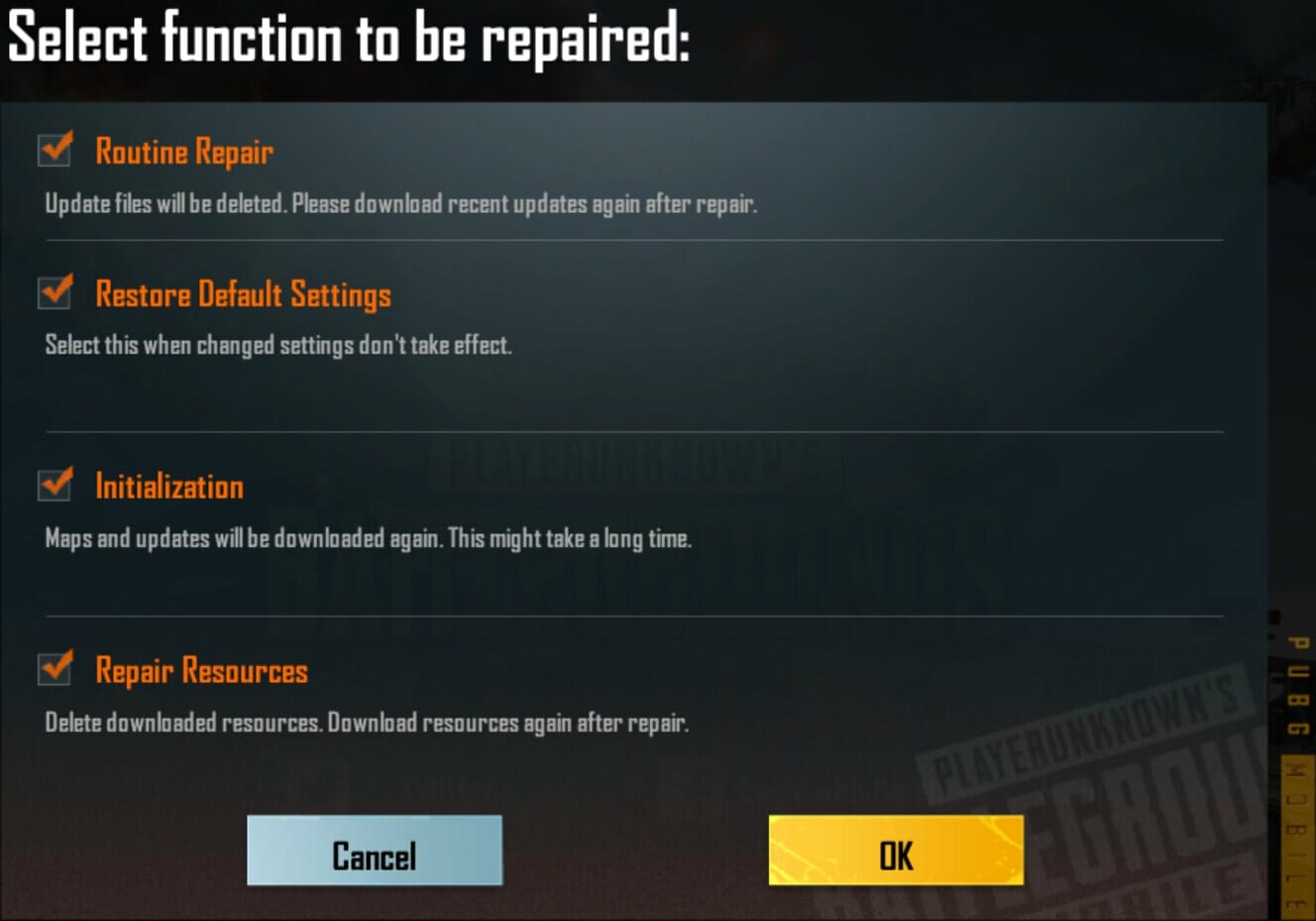Click the Cancel button

pos(375,851)
